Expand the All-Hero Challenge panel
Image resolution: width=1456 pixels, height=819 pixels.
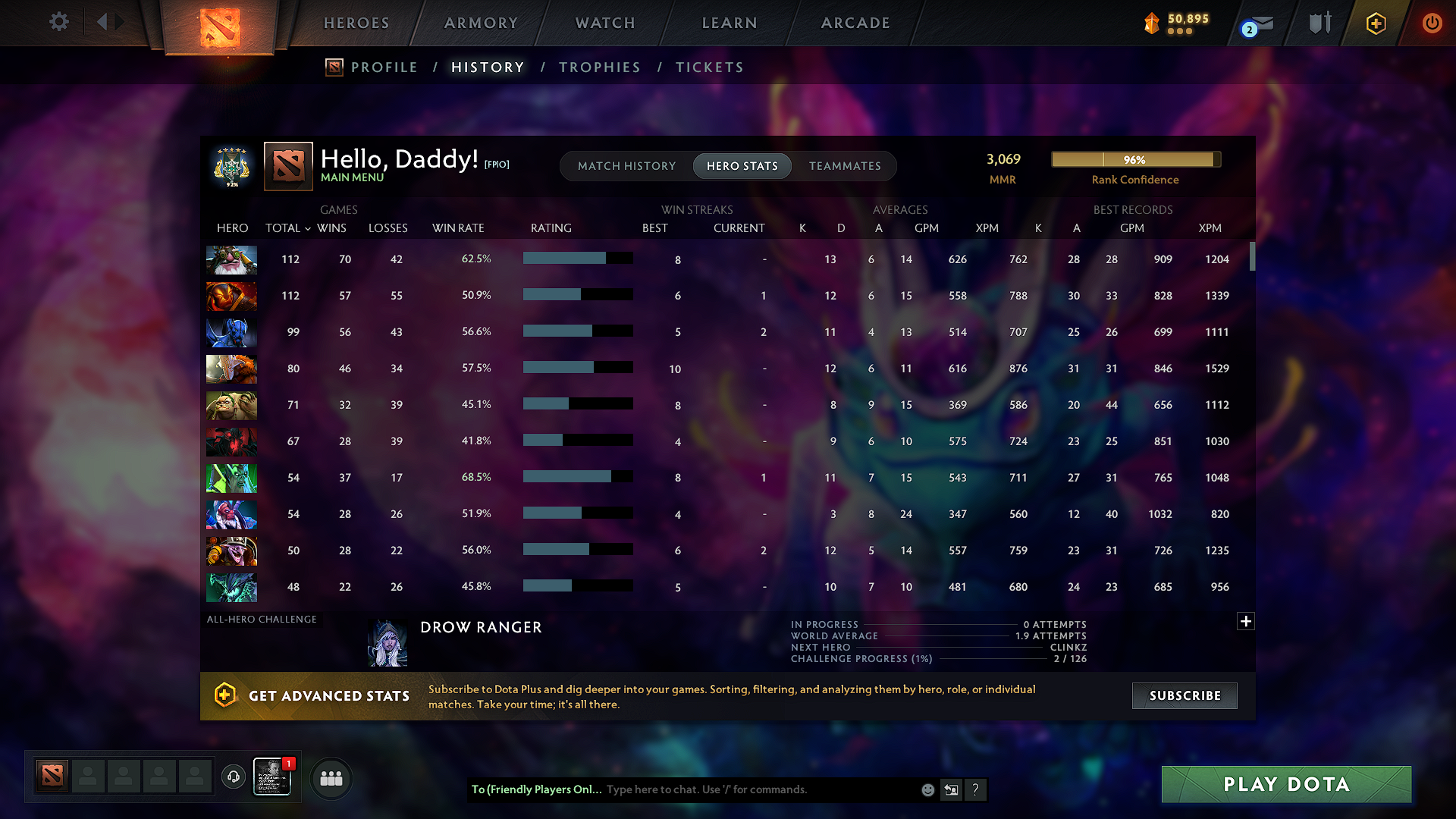(x=1246, y=621)
